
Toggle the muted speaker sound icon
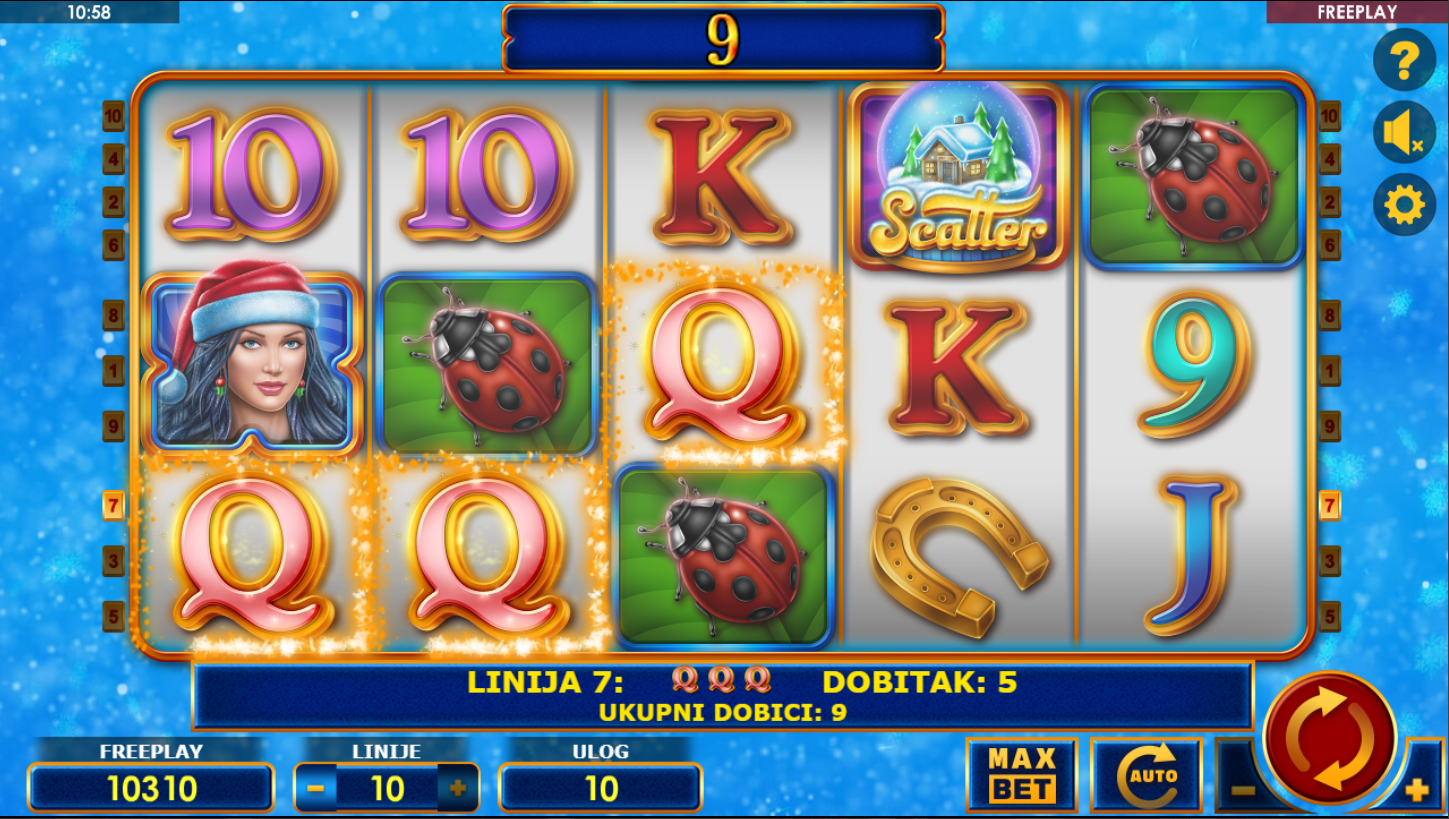pos(1404,133)
